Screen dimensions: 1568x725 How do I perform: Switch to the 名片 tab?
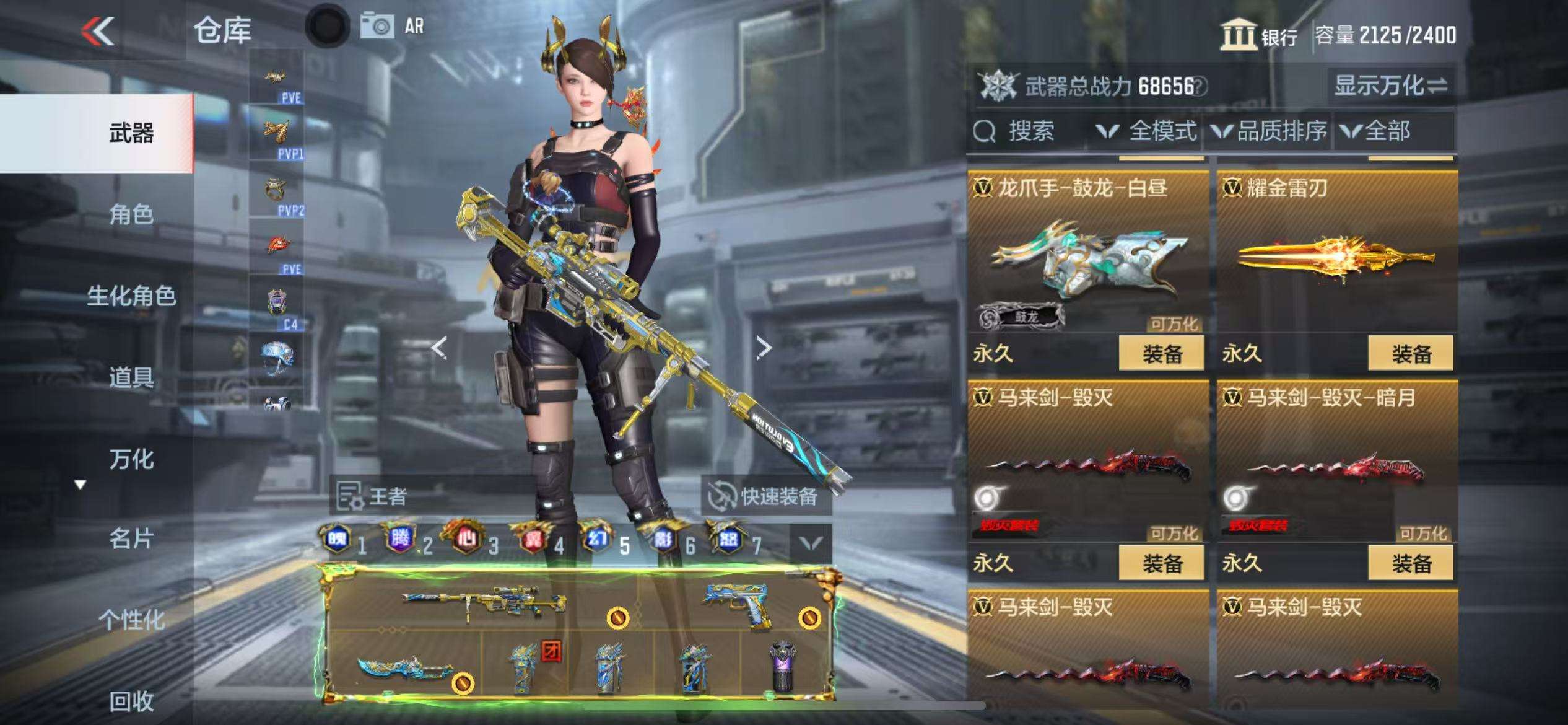pyautogui.click(x=131, y=539)
